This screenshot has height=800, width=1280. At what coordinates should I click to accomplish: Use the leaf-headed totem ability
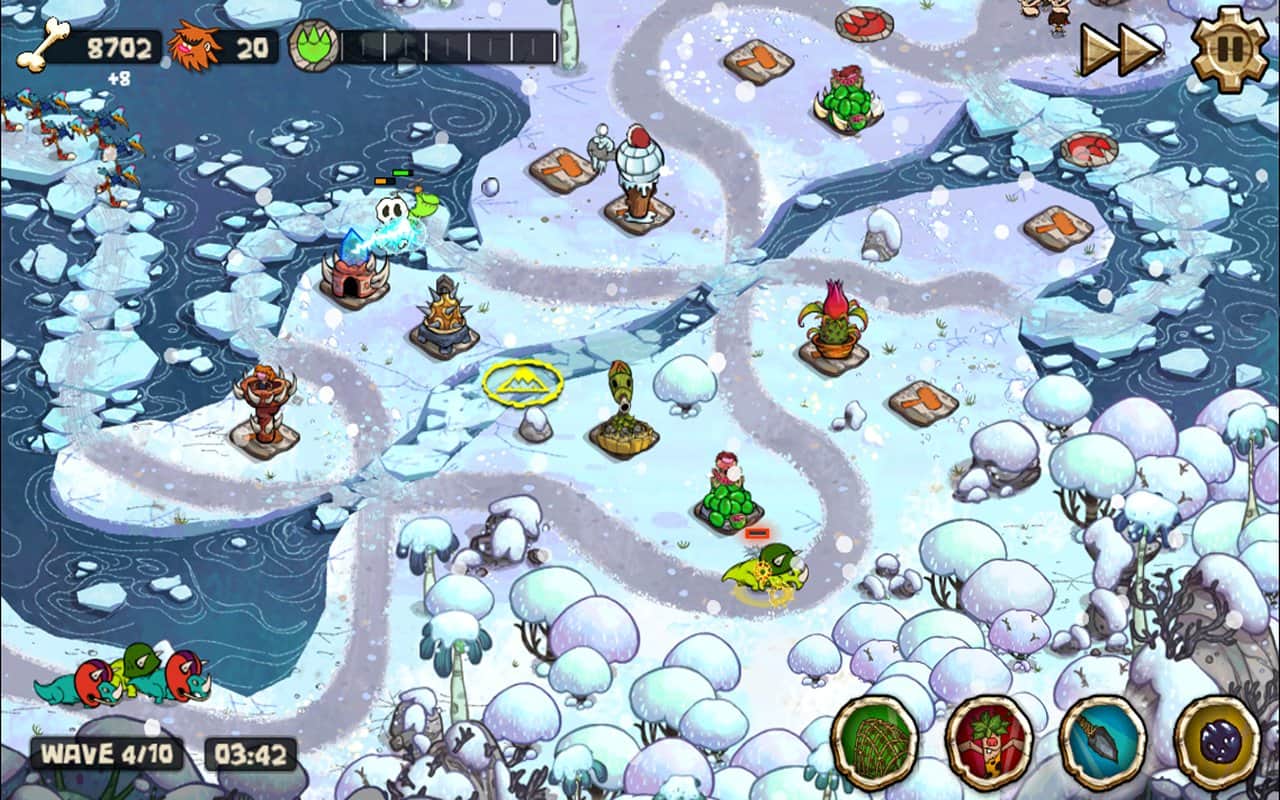989,740
